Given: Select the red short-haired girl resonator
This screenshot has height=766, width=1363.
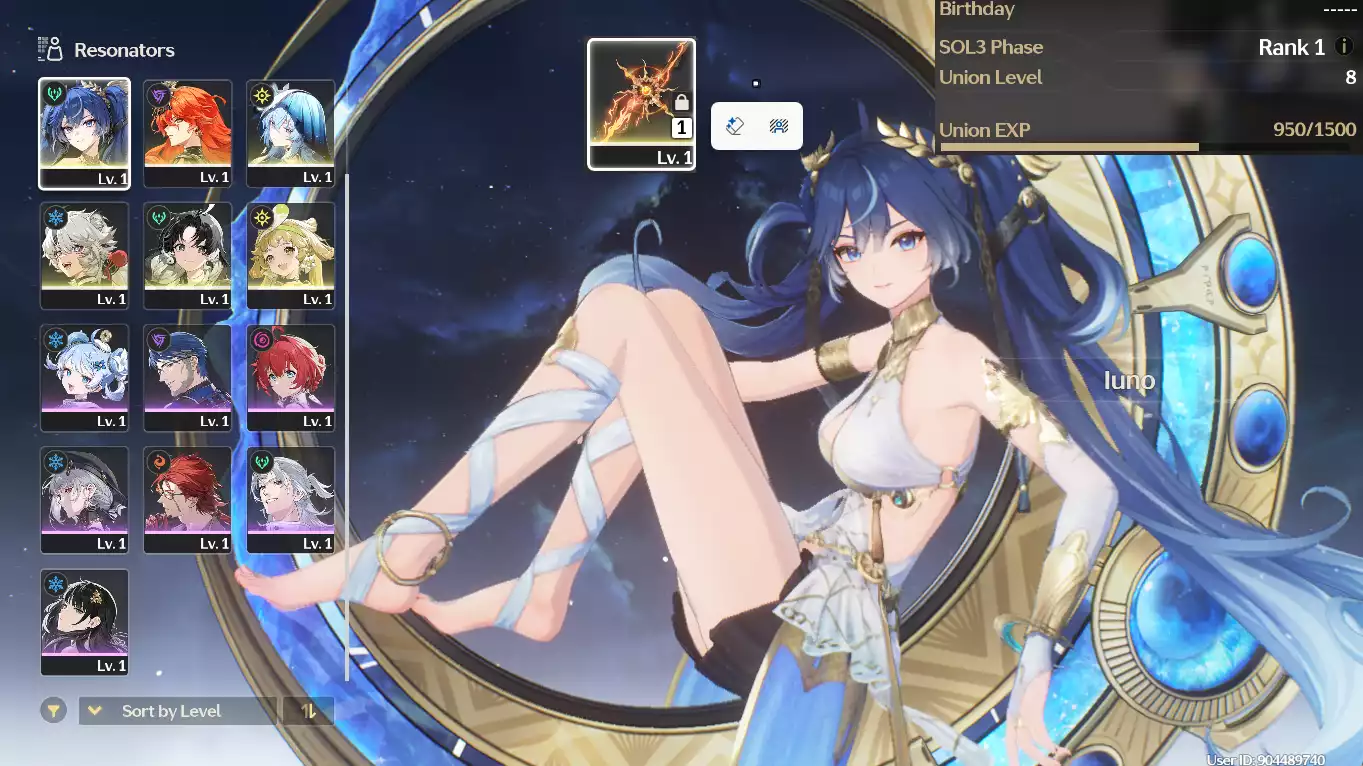Looking at the screenshot, I should (291, 377).
